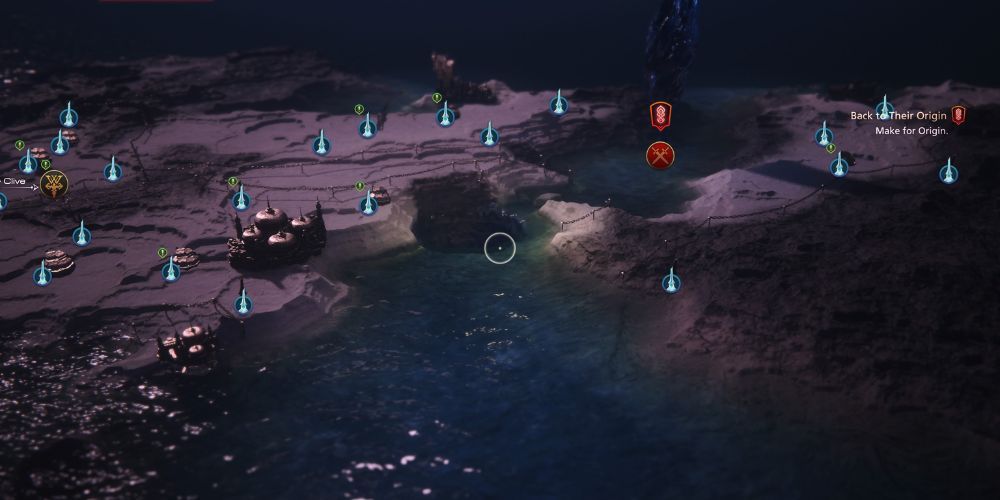Select the red main quest shield marker
This screenshot has width=1000, height=500.
pyautogui.click(x=660, y=115)
